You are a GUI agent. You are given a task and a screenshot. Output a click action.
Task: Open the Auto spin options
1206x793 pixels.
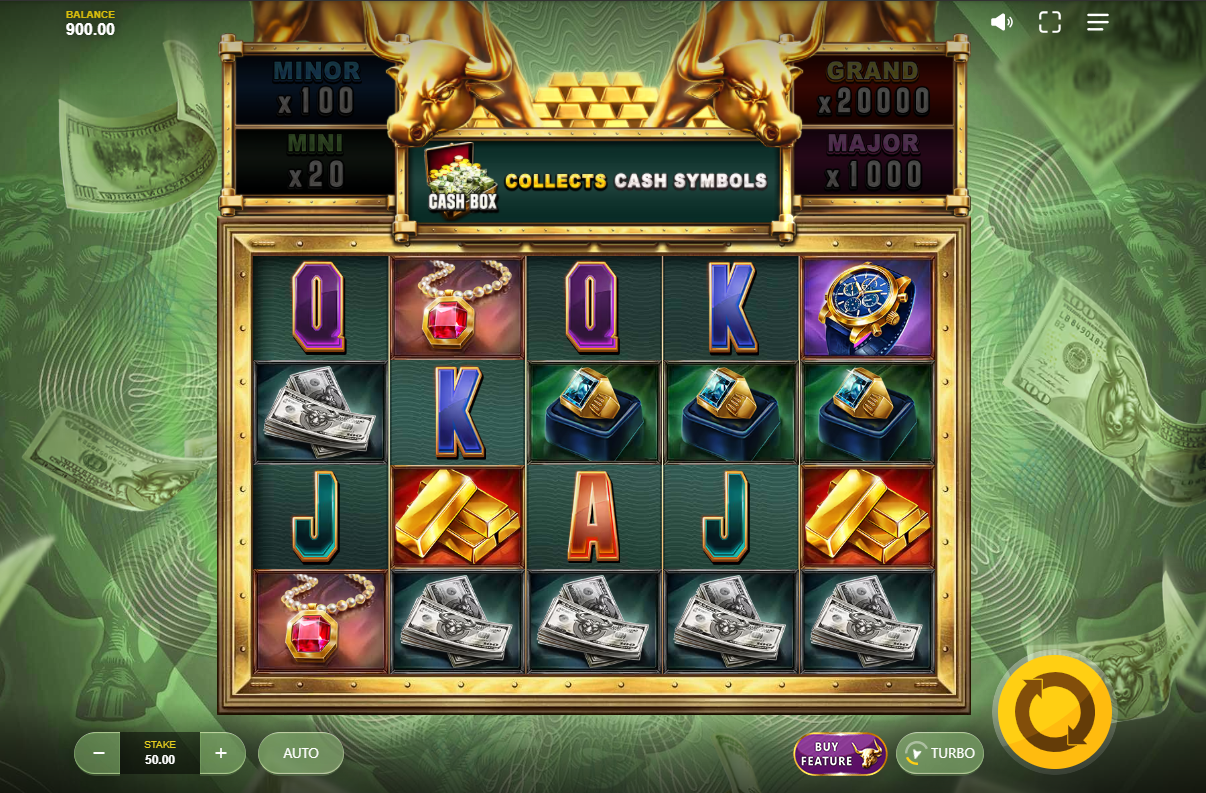point(301,753)
